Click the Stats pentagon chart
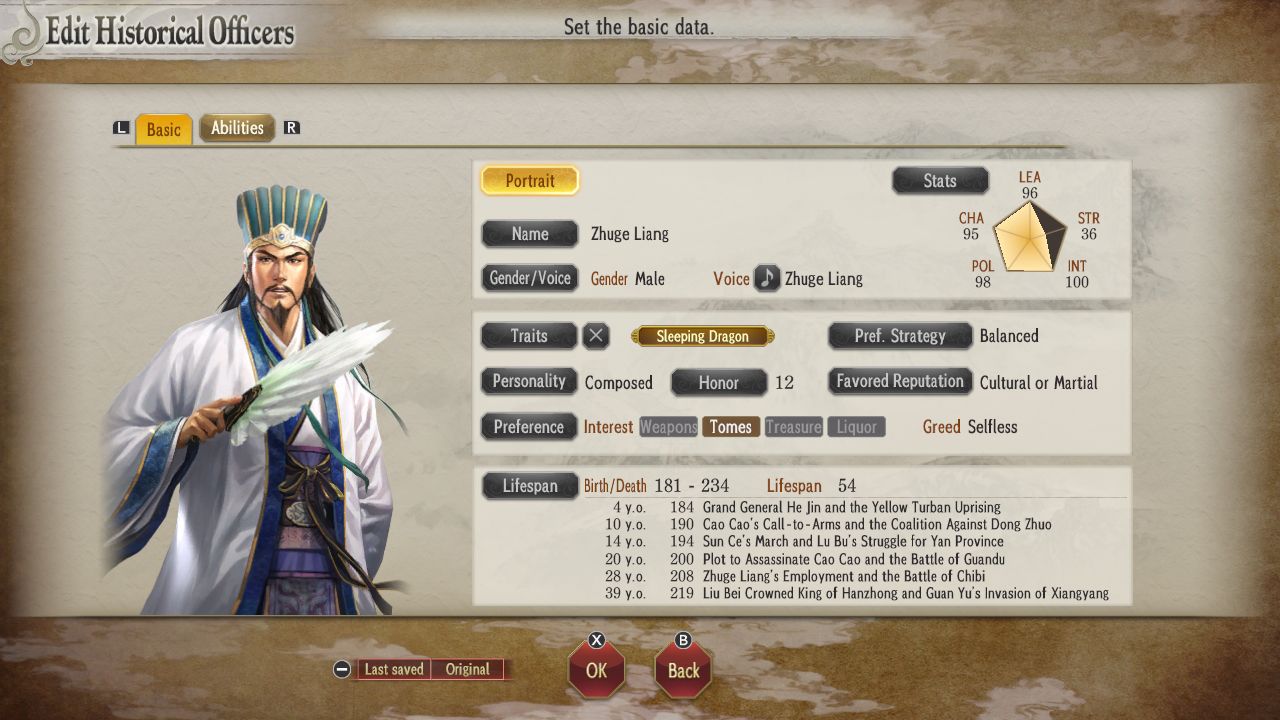 coord(1028,238)
